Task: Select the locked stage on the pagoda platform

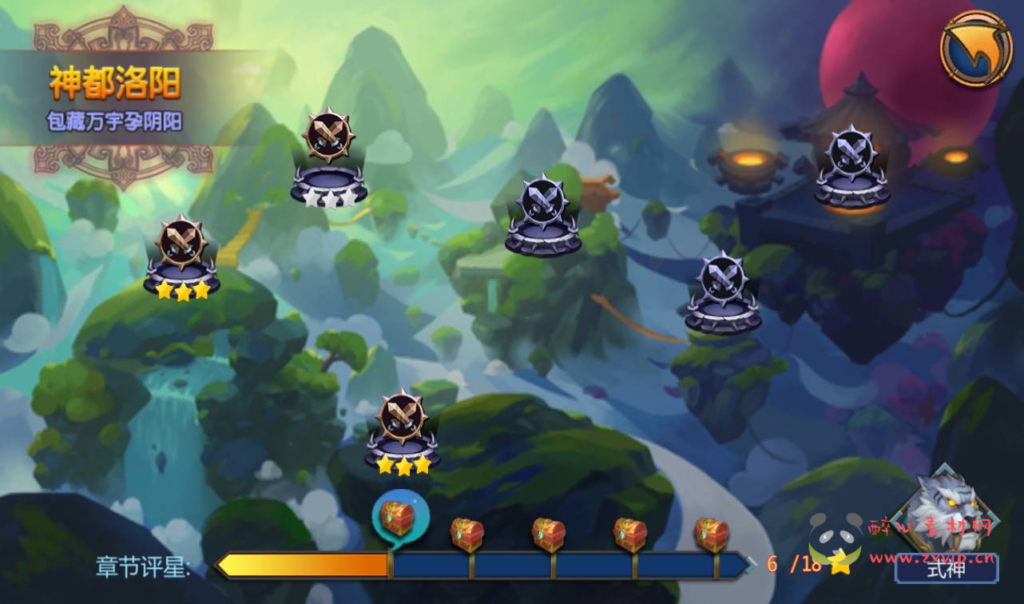Action: click(852, 165)
